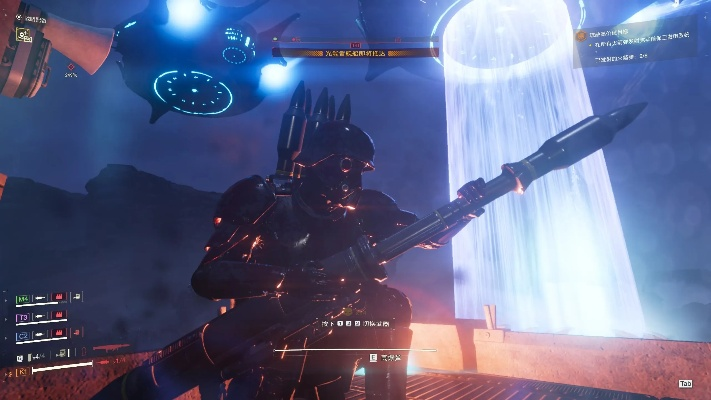
Task: Click the red diamond objective marker
Action: click(71, 66)
